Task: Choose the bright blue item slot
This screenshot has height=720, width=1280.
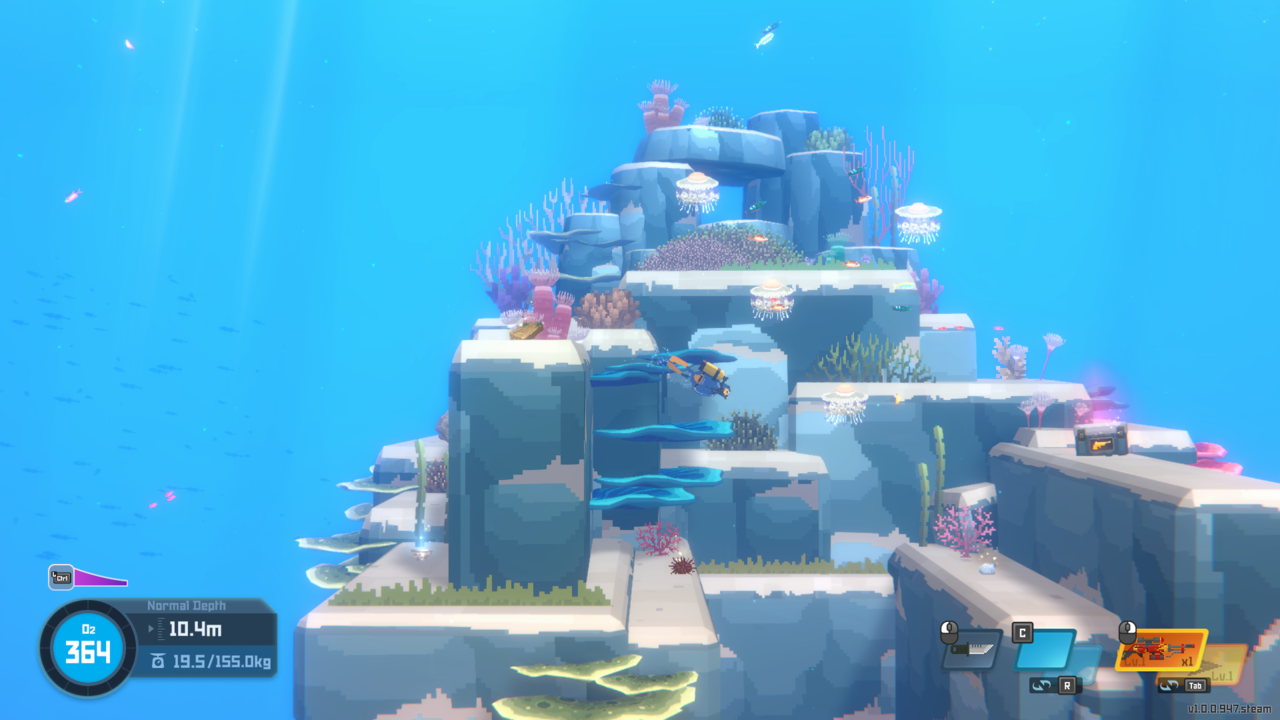Action: click(1044, 650)
